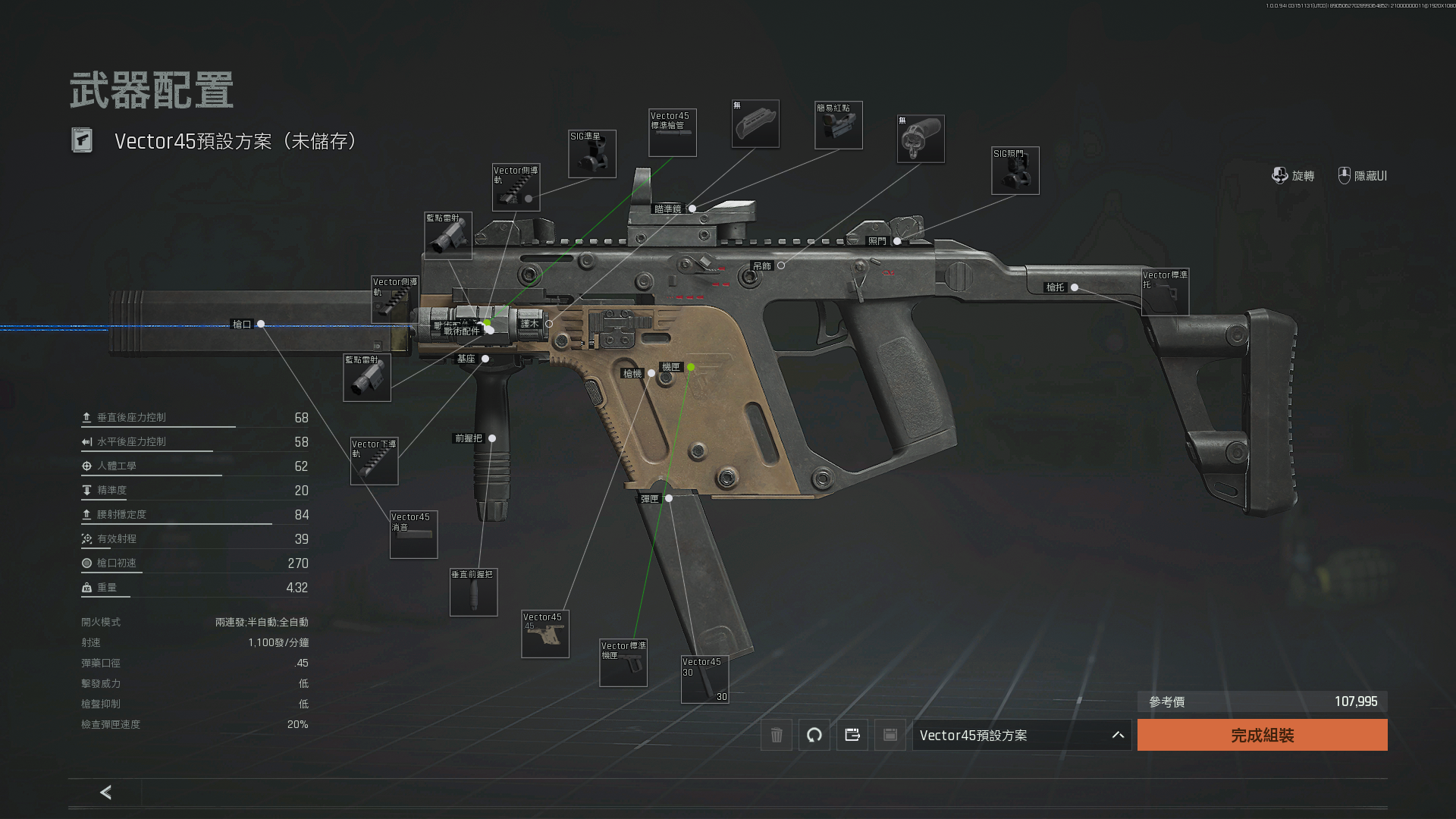Choose the 簡易紅點 red dot sight slot
Viewport: 1456px width, 819px height.
click(838, 125)
